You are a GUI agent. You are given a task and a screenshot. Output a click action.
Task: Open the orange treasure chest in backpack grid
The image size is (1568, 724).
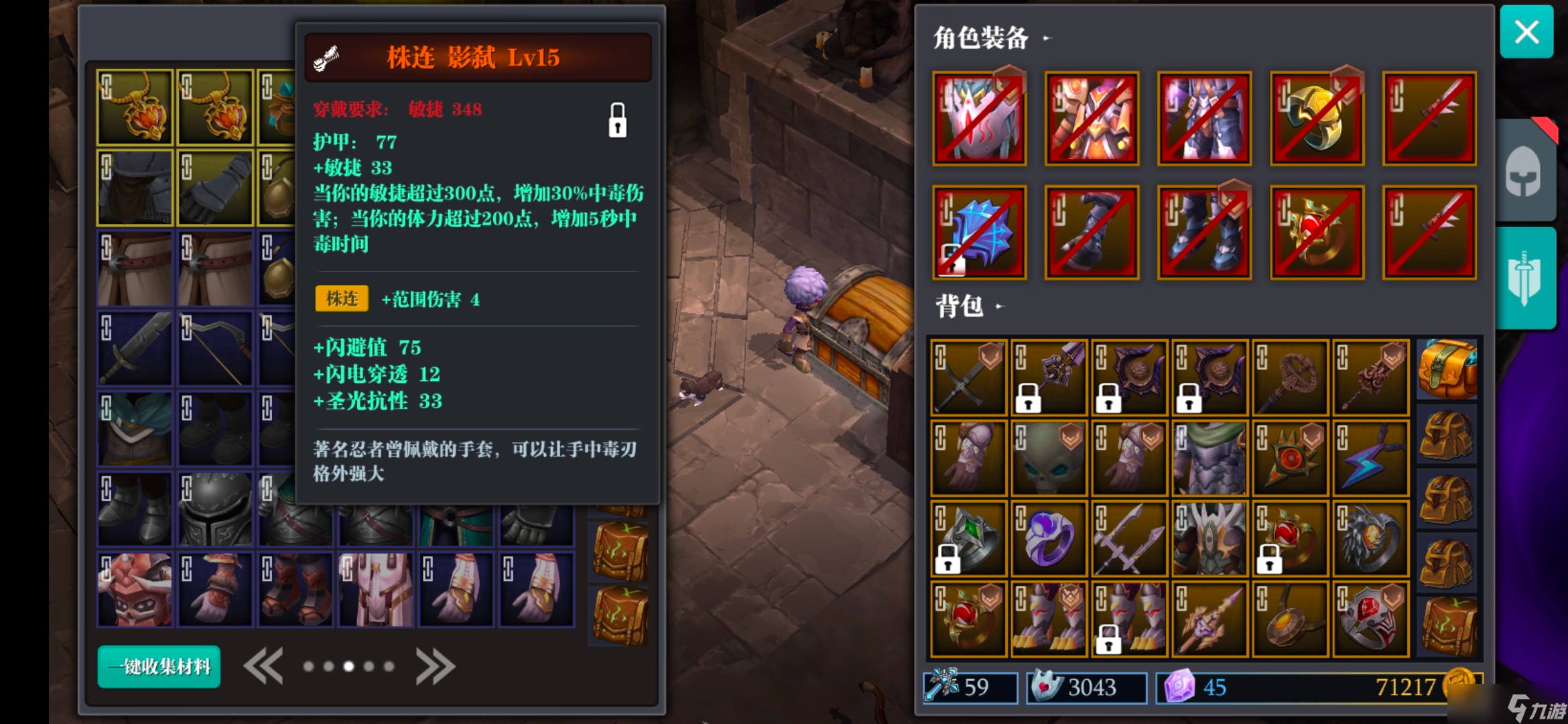point(1447,367)
